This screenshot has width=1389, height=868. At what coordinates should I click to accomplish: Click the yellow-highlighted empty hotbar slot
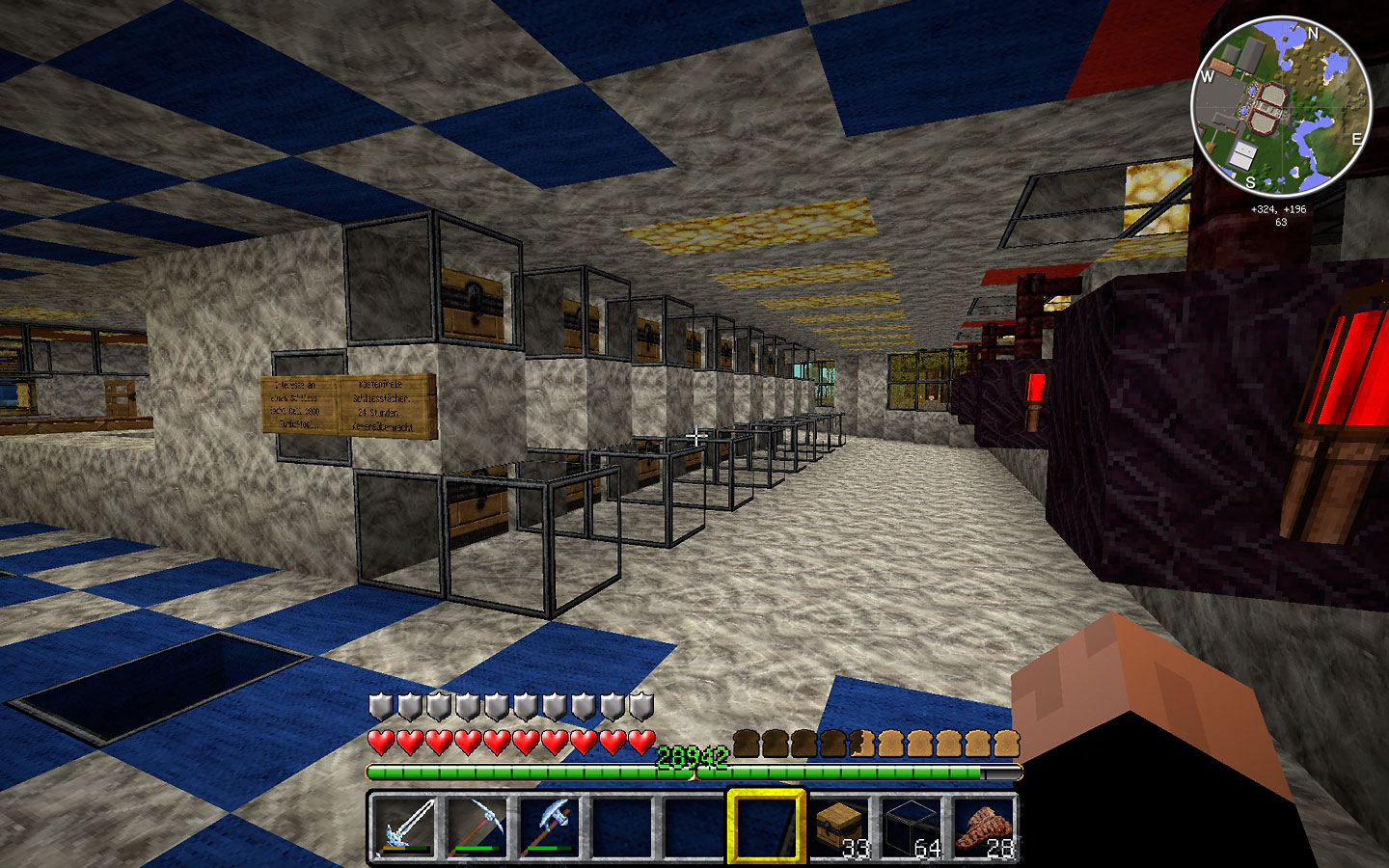766,827
